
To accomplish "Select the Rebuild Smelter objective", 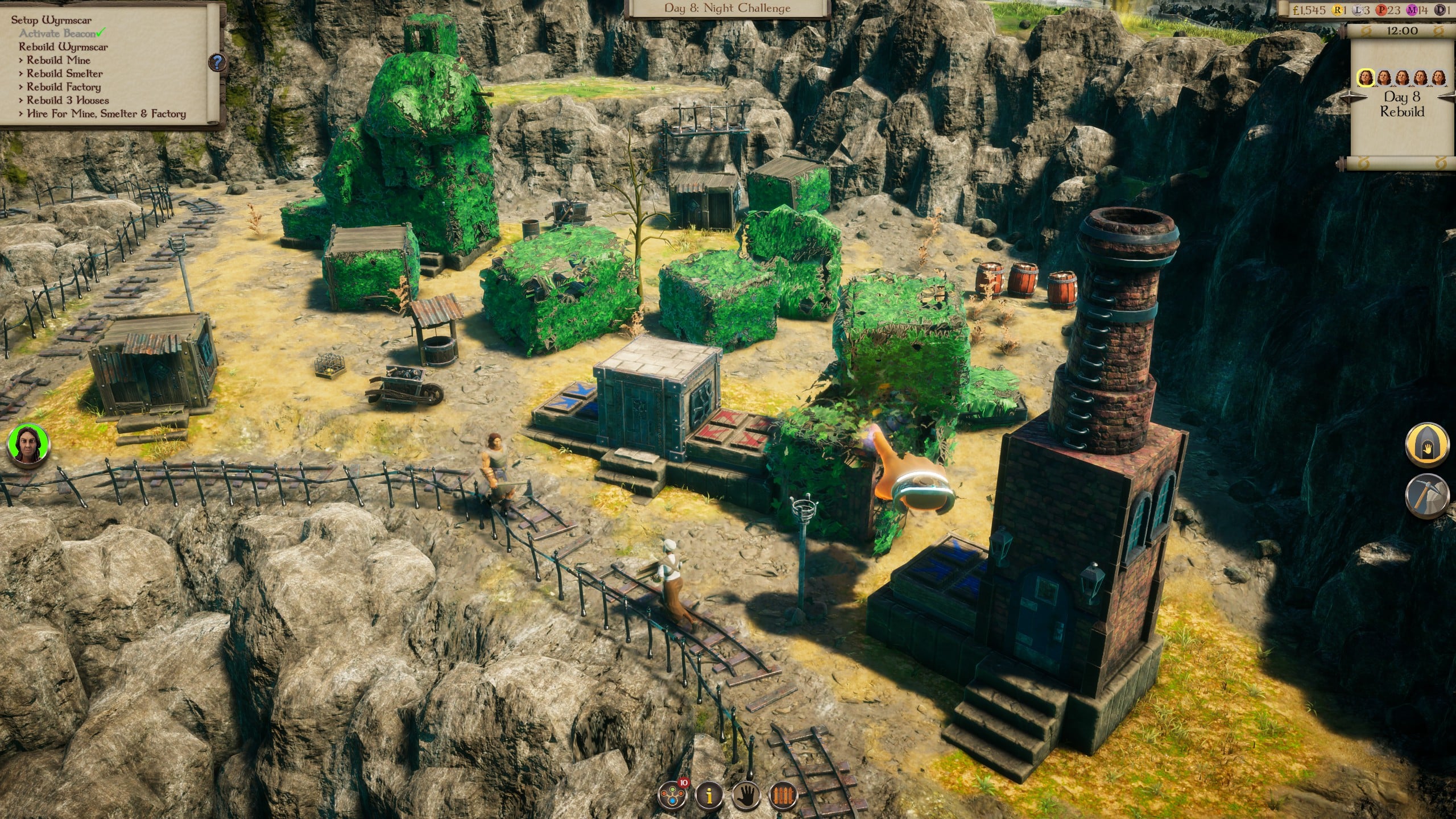I will (x=64, y=73).
